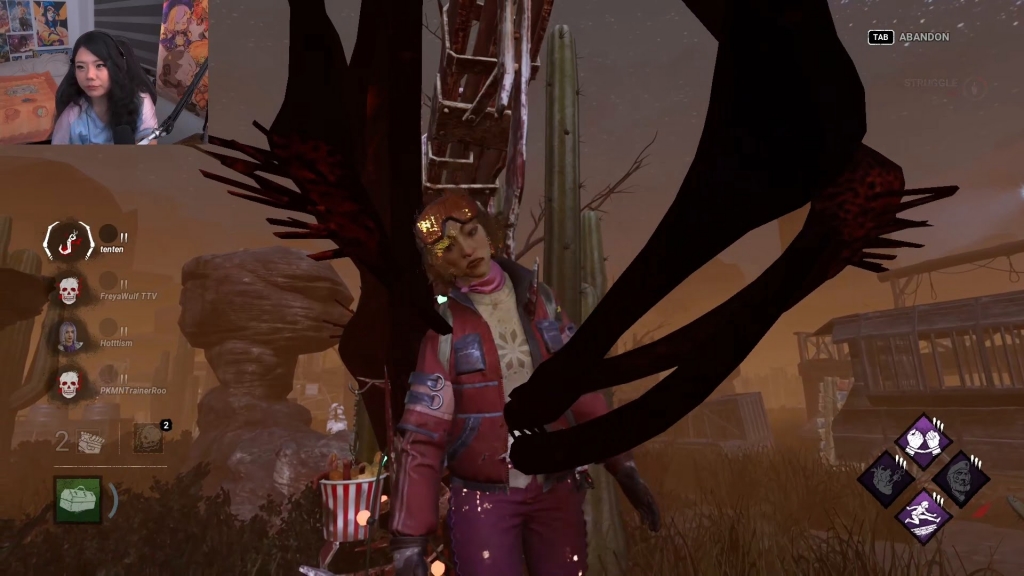Click PKMNTrainerRoo's skull status icon
This screenshot has width=1024, height=576.
pyautogui.click(x=68, y=383)
